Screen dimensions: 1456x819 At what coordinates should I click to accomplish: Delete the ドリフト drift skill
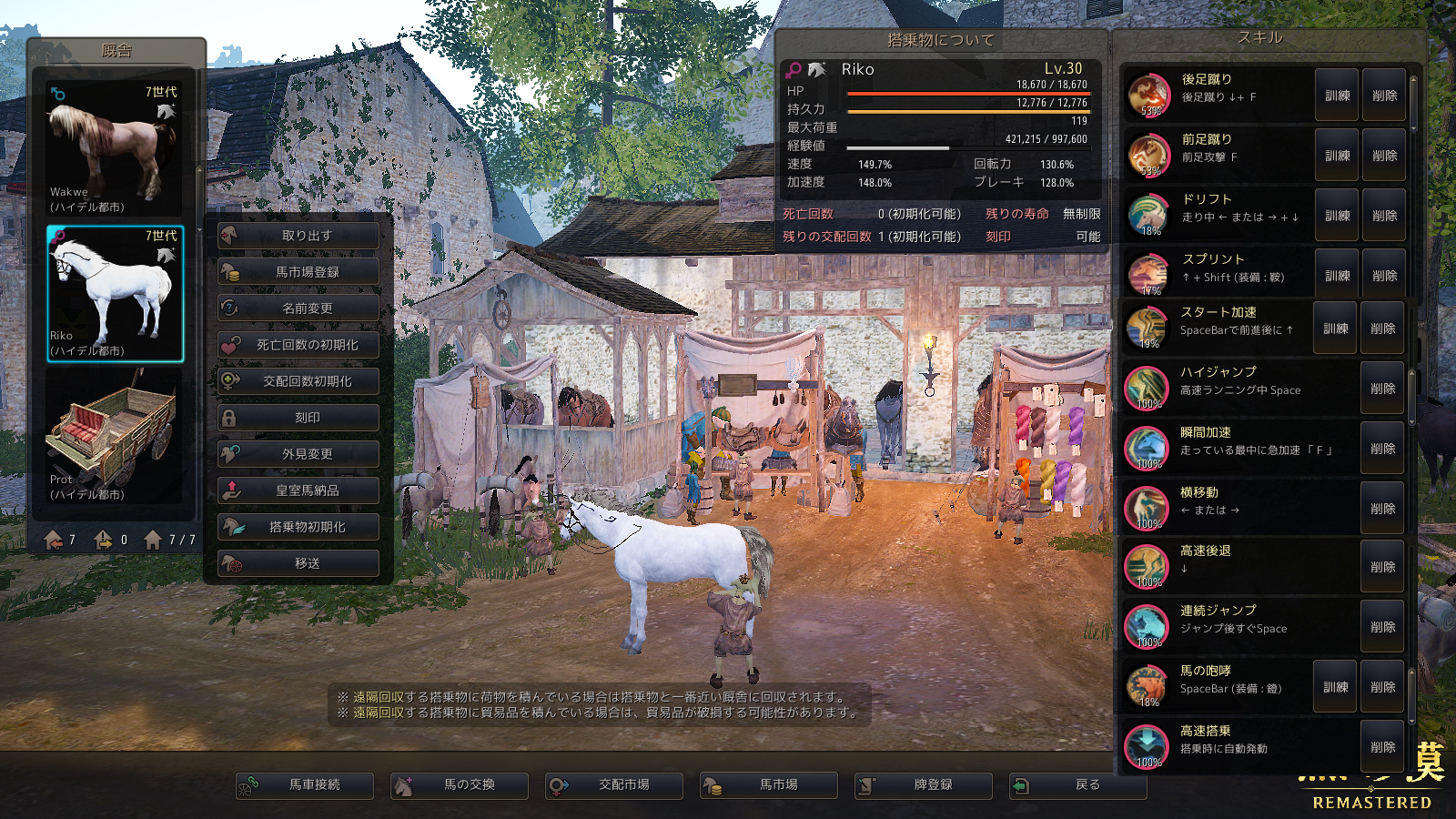1384,216
